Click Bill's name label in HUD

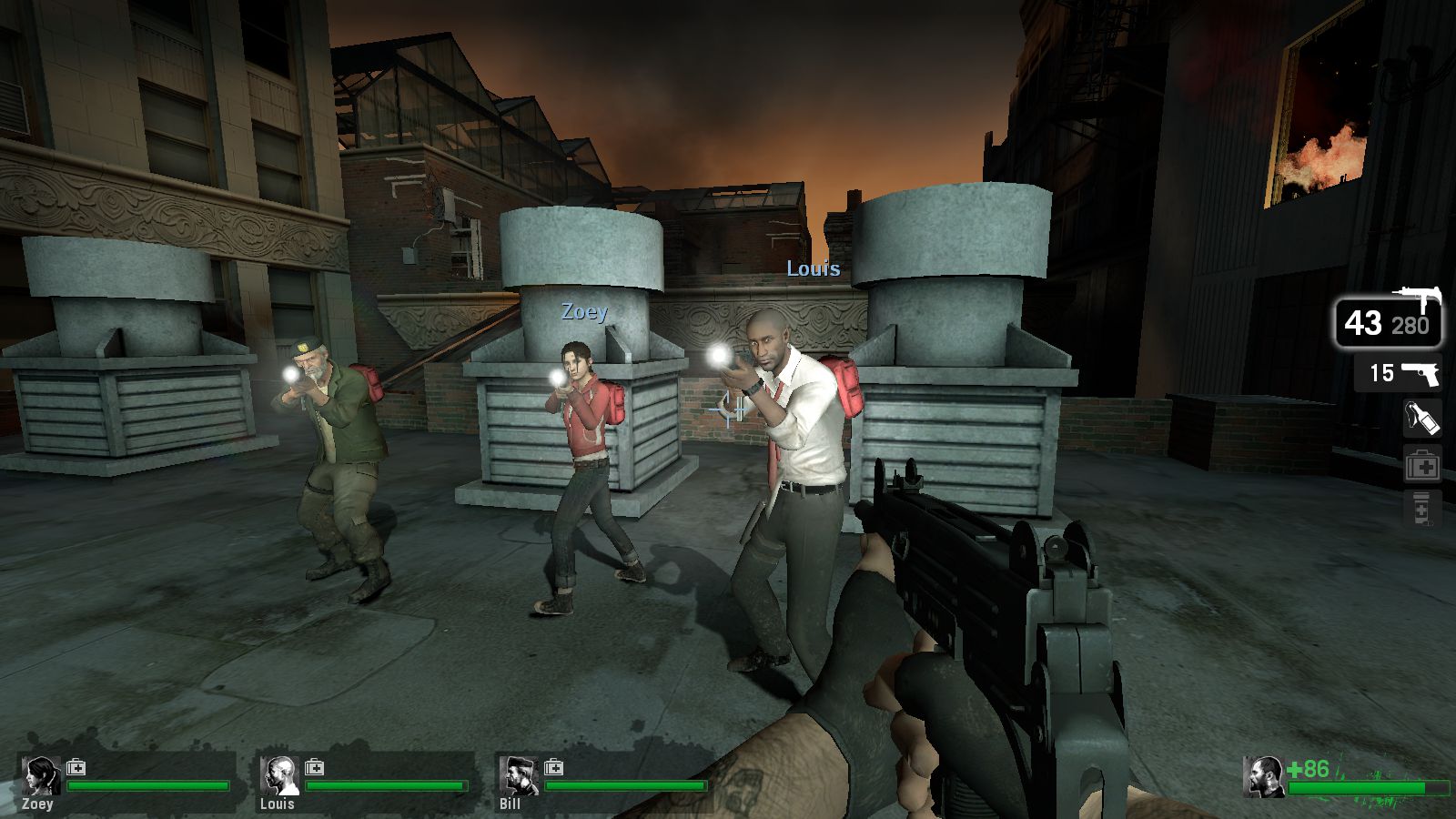click(508, 804)
